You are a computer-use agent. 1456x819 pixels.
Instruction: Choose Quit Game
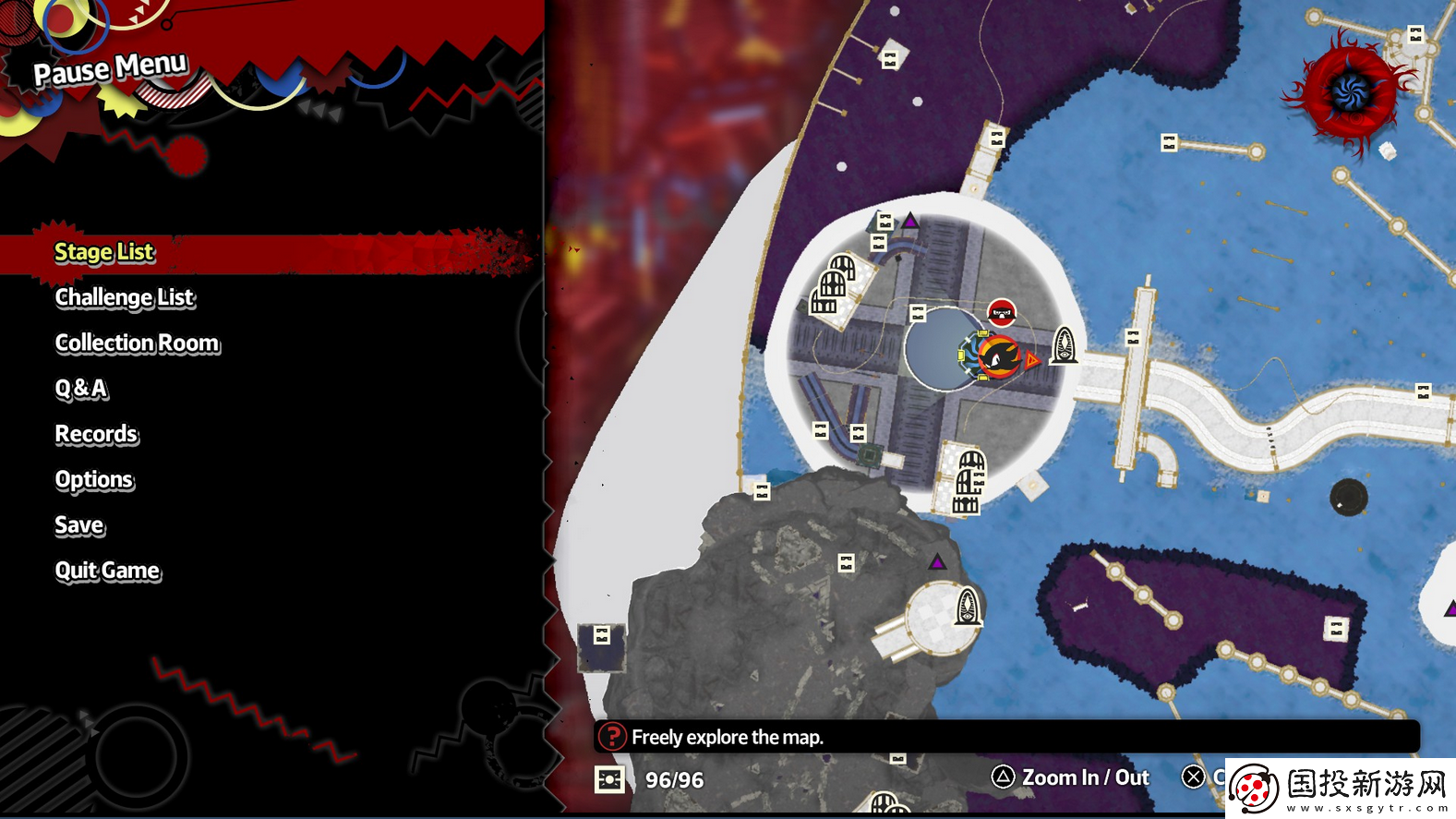pyautogui.click(x=108, y=571)
